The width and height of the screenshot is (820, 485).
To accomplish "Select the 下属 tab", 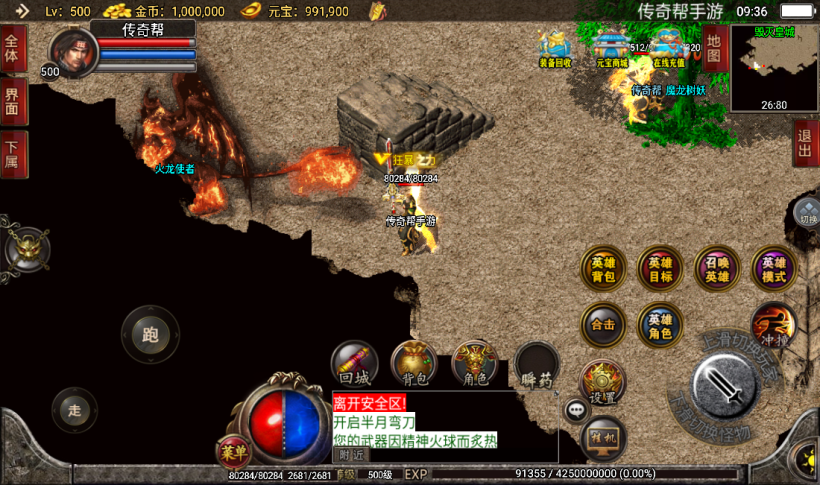I will pos(13,153).
